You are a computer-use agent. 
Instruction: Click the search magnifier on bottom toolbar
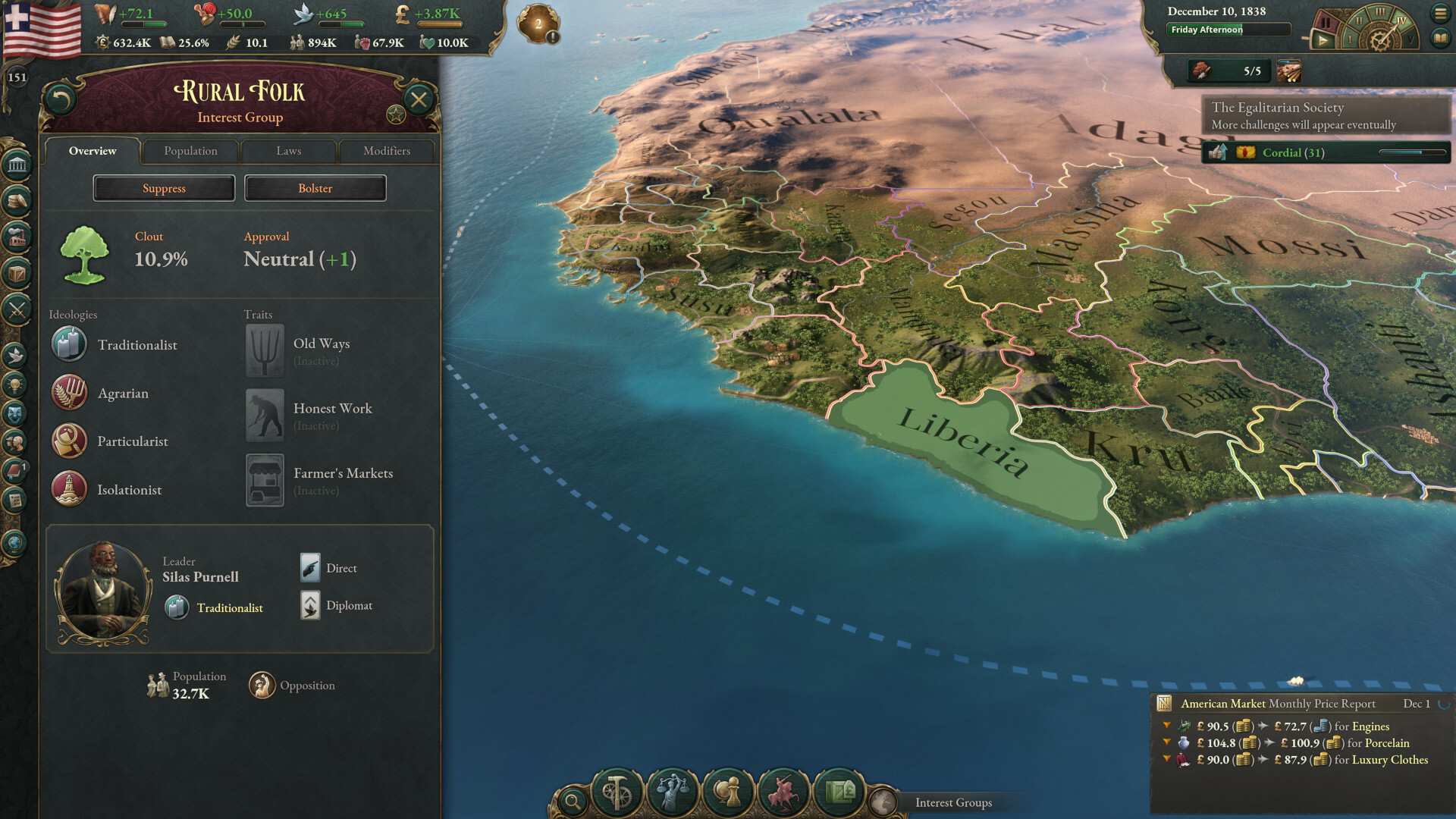click(x=573, y=800)
